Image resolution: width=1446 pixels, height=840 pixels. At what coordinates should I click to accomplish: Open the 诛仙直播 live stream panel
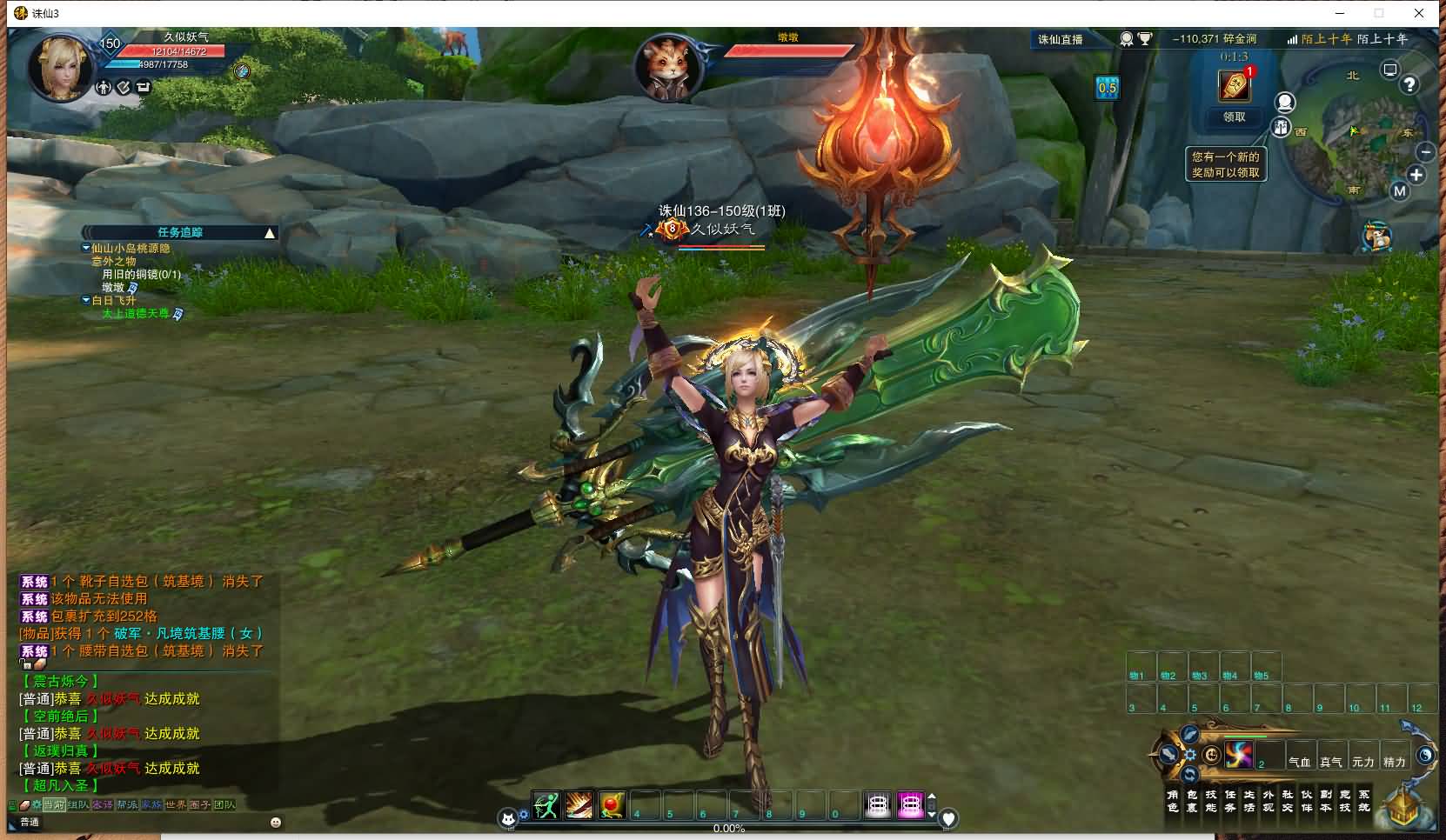(1061, 39)
